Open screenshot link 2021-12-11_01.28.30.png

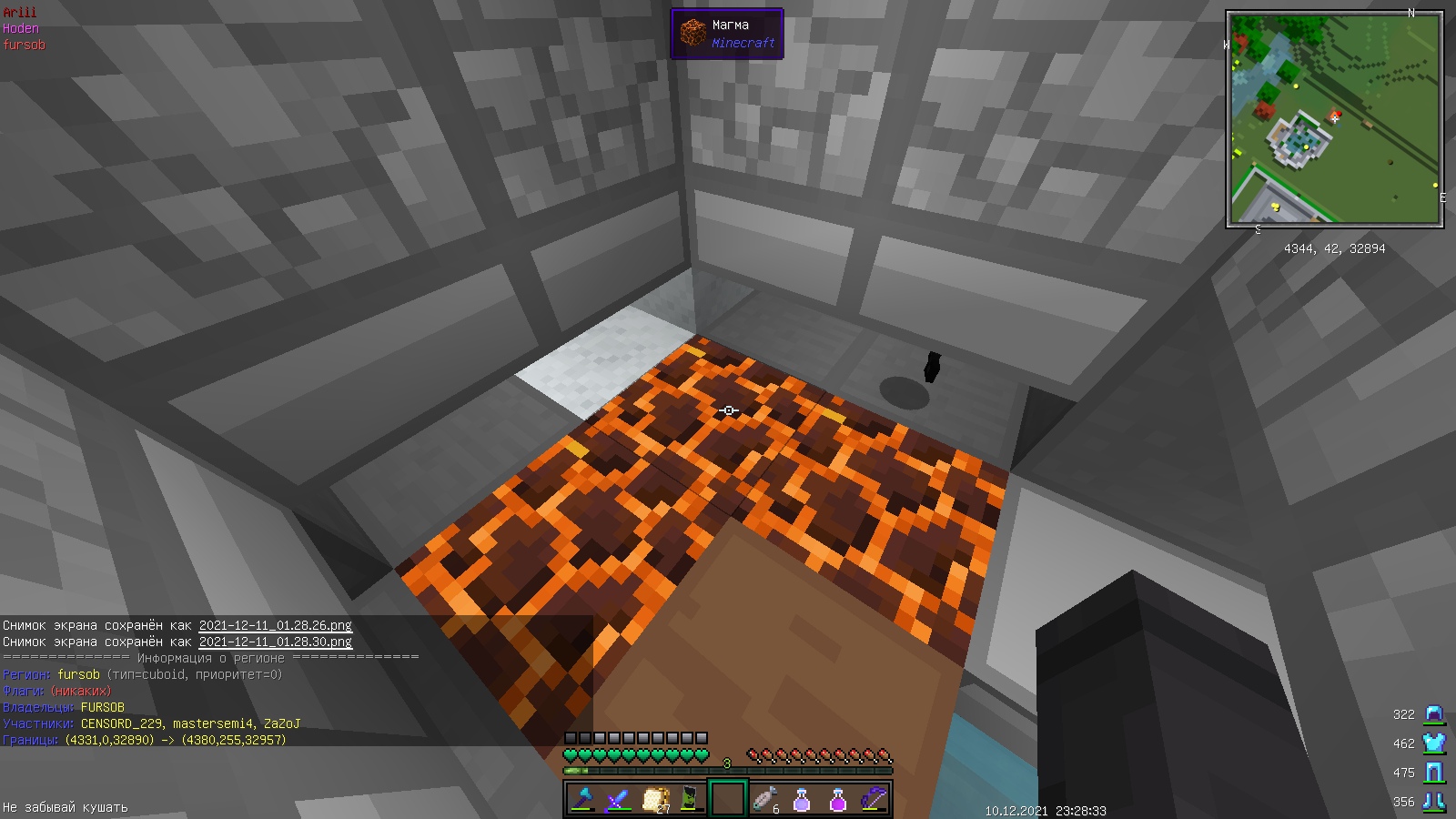click(275, 642)
